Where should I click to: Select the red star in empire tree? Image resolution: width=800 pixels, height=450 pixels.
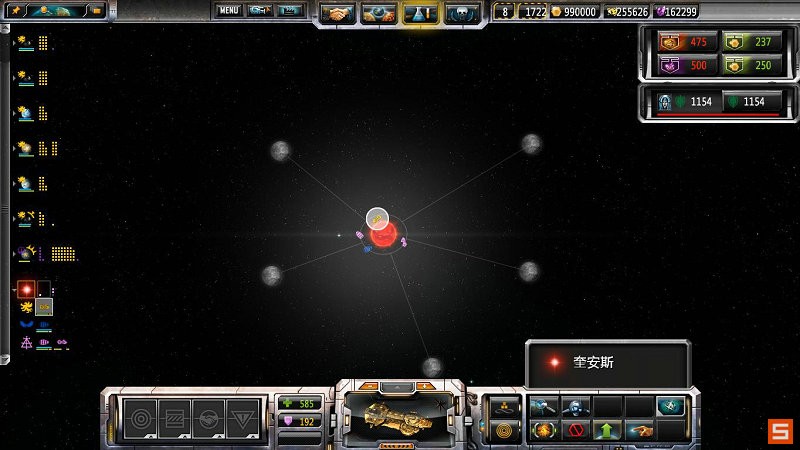tap(26, 289)
